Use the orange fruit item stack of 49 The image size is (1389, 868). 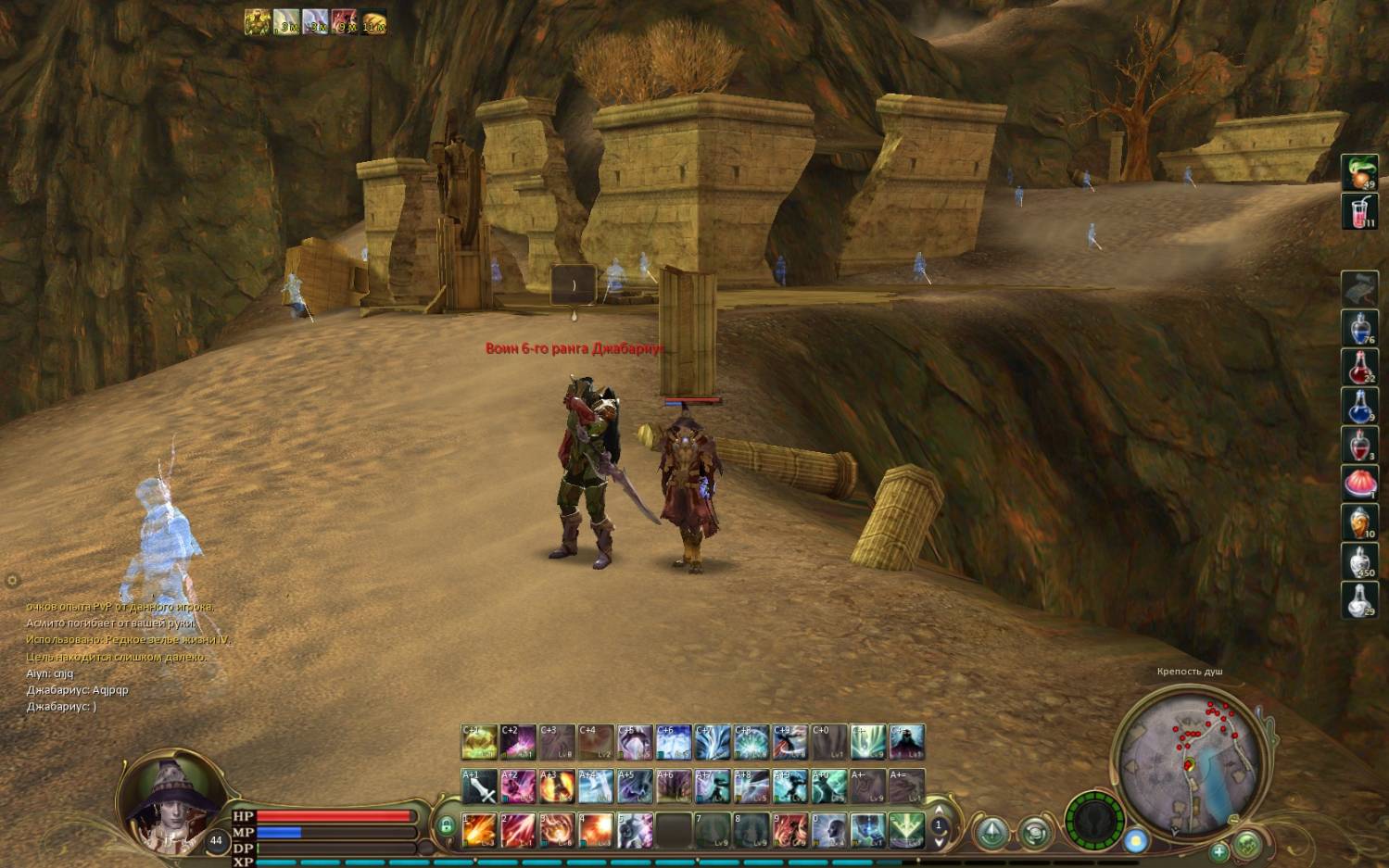pyautogui.click(x=1359, y=172)
